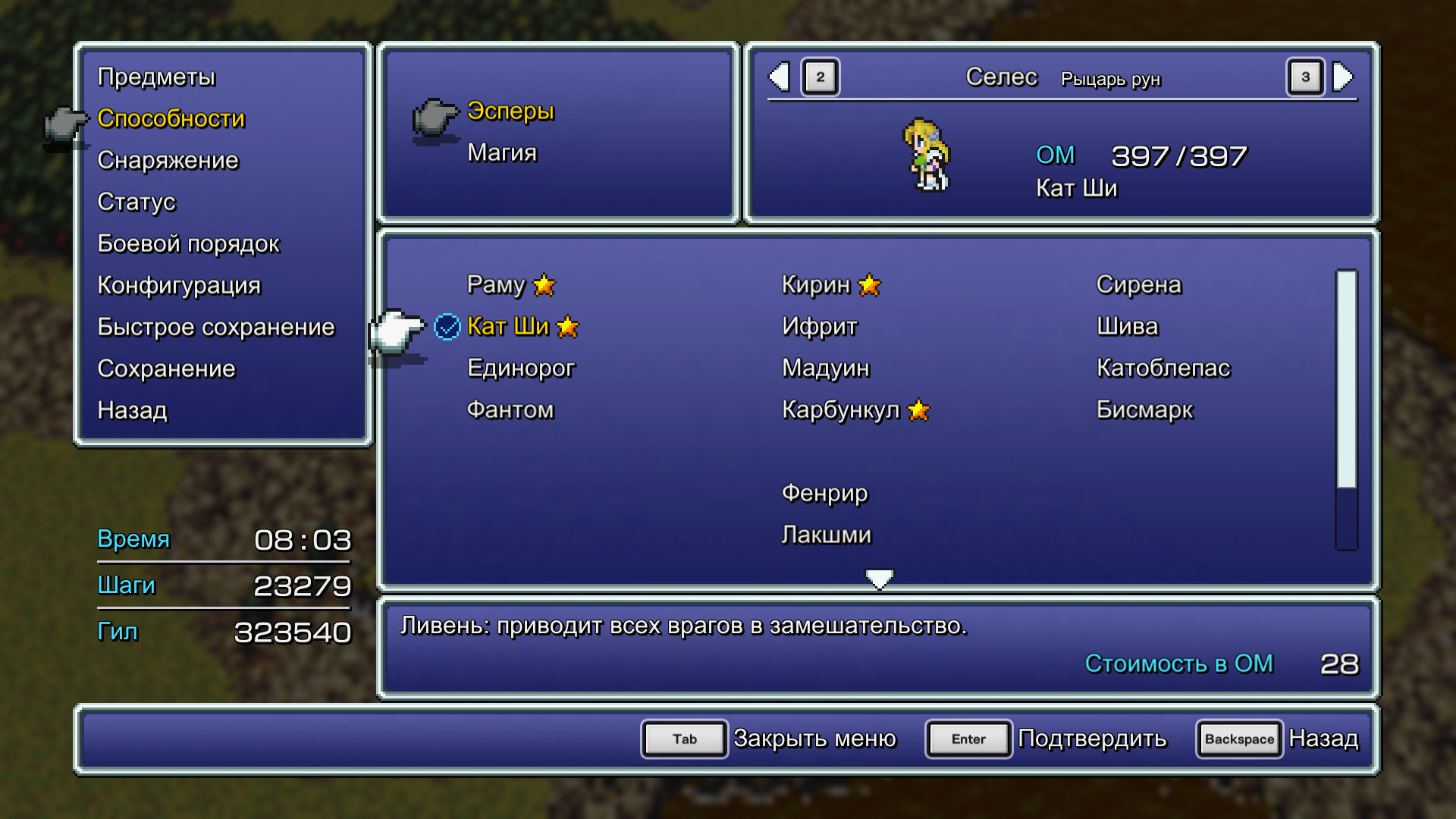Open the Магия submenu

[x=502, y=152]
